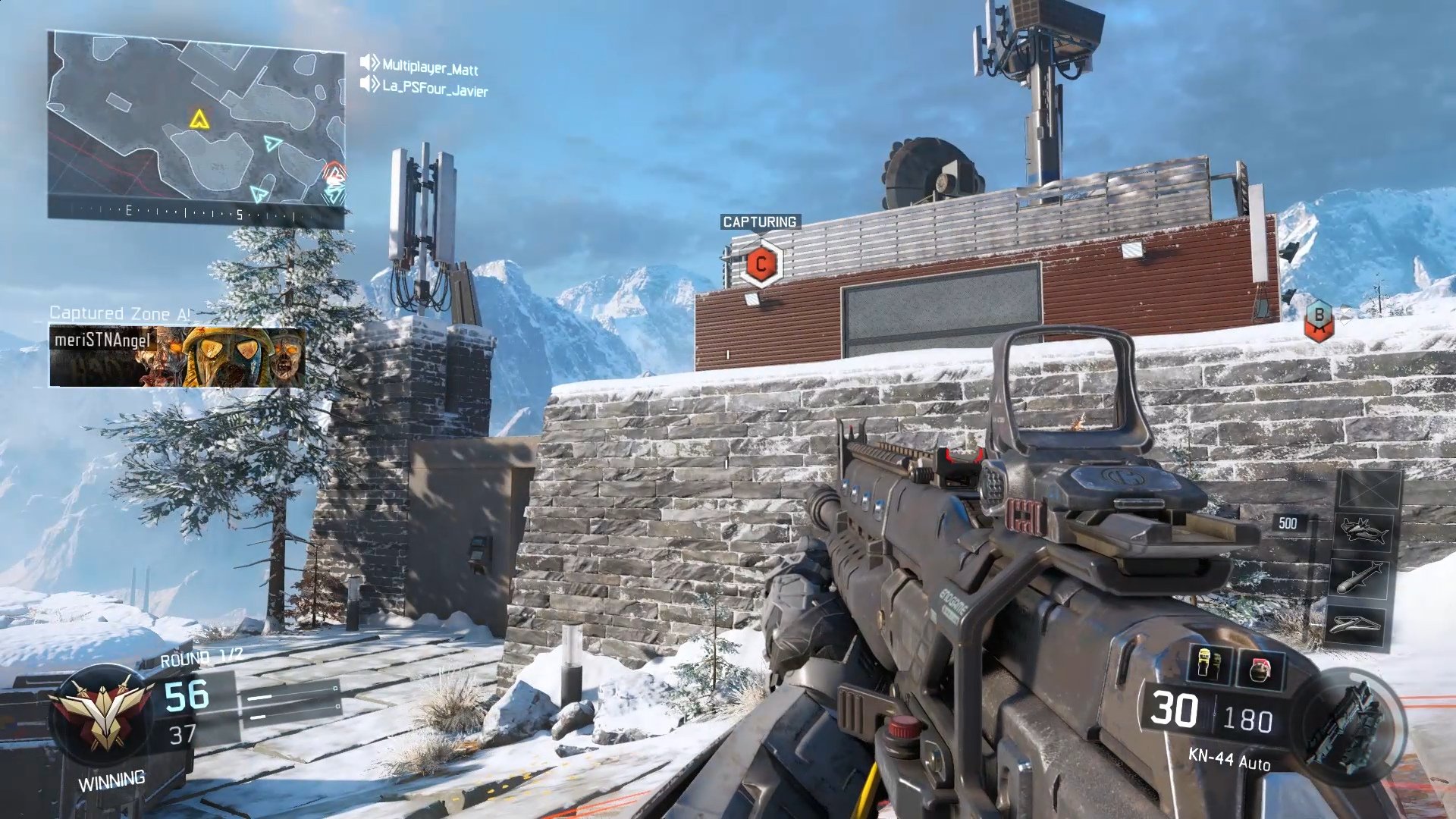
Task: Select the B objective marker
Action: (x=1319, y=318)
